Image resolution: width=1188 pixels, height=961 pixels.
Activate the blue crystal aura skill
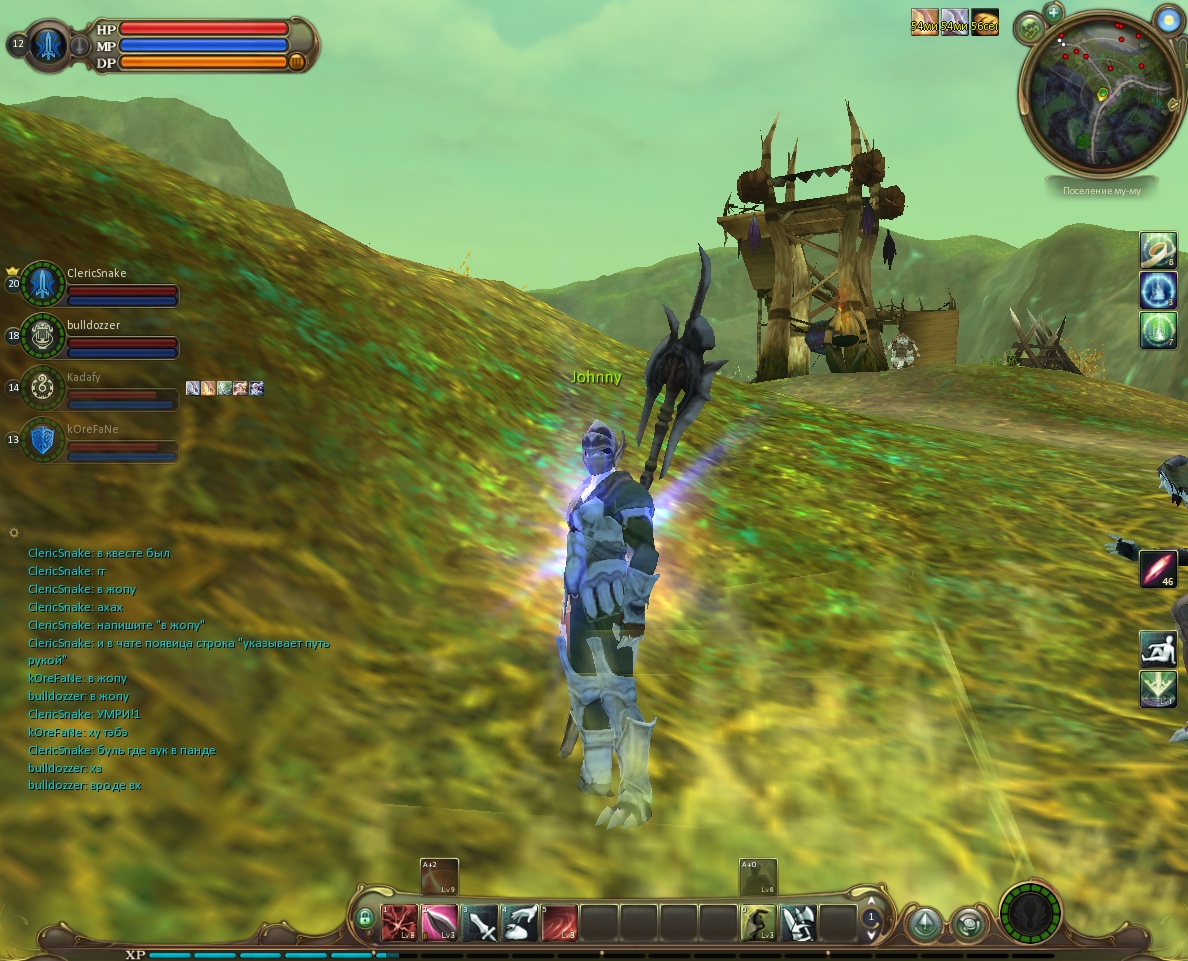1158,290
